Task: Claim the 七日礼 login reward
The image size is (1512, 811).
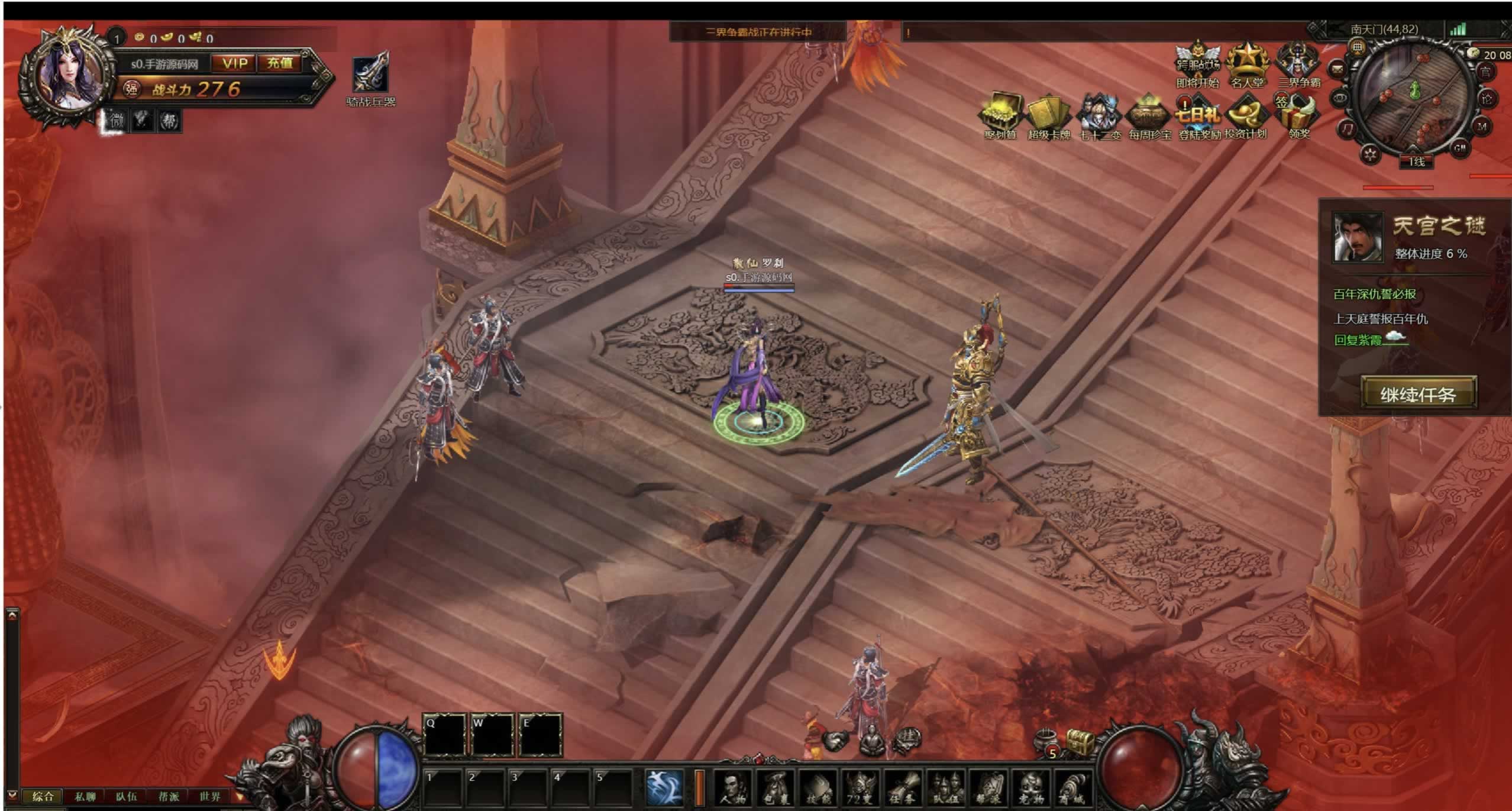Action: [x=1198, y=115]
